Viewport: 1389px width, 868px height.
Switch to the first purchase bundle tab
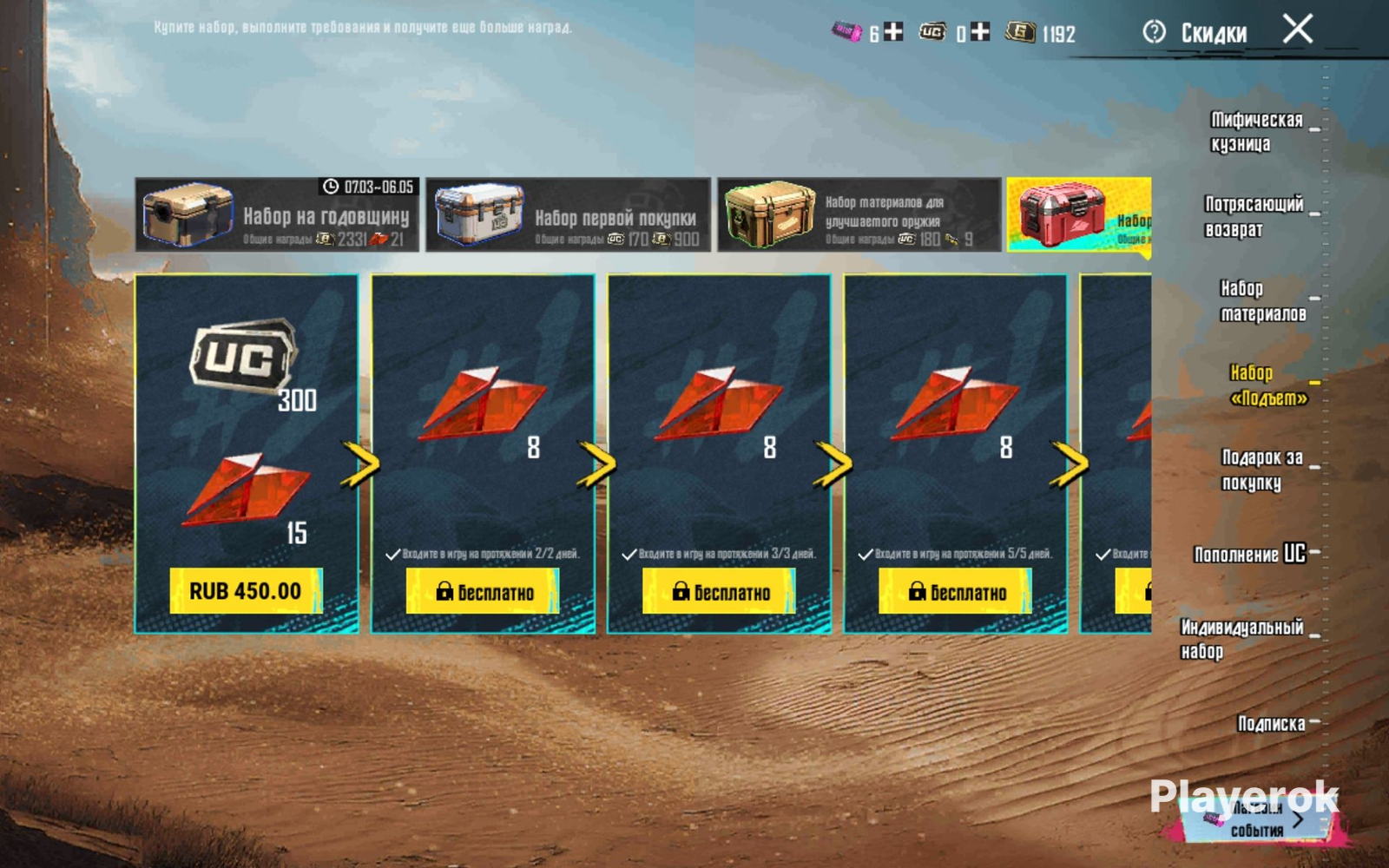coord(568,214)
